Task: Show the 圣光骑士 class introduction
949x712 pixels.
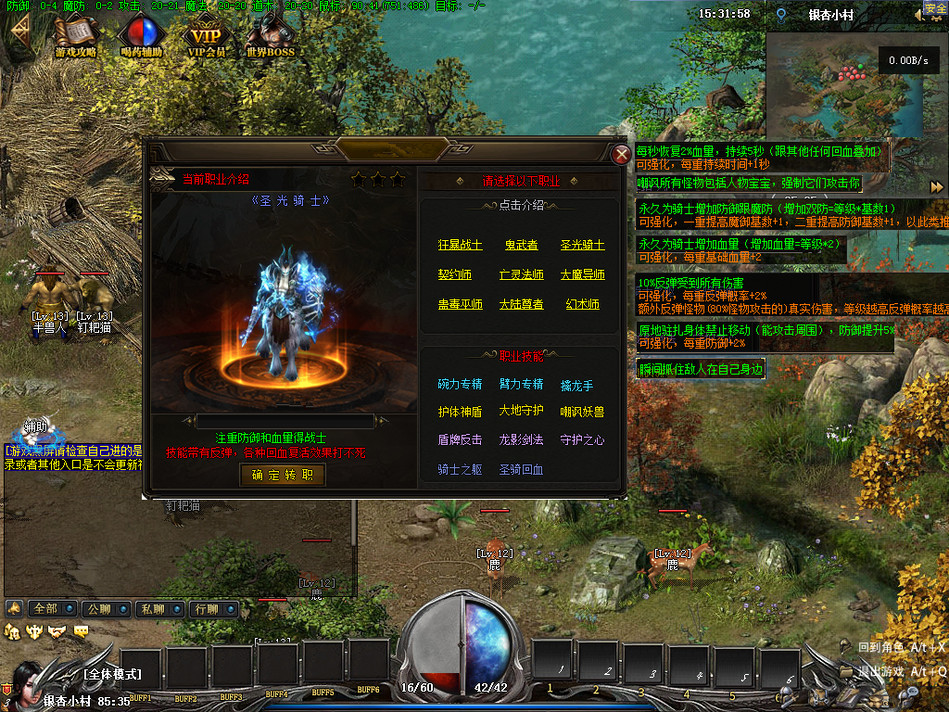Action: click(x=582, y=245)
